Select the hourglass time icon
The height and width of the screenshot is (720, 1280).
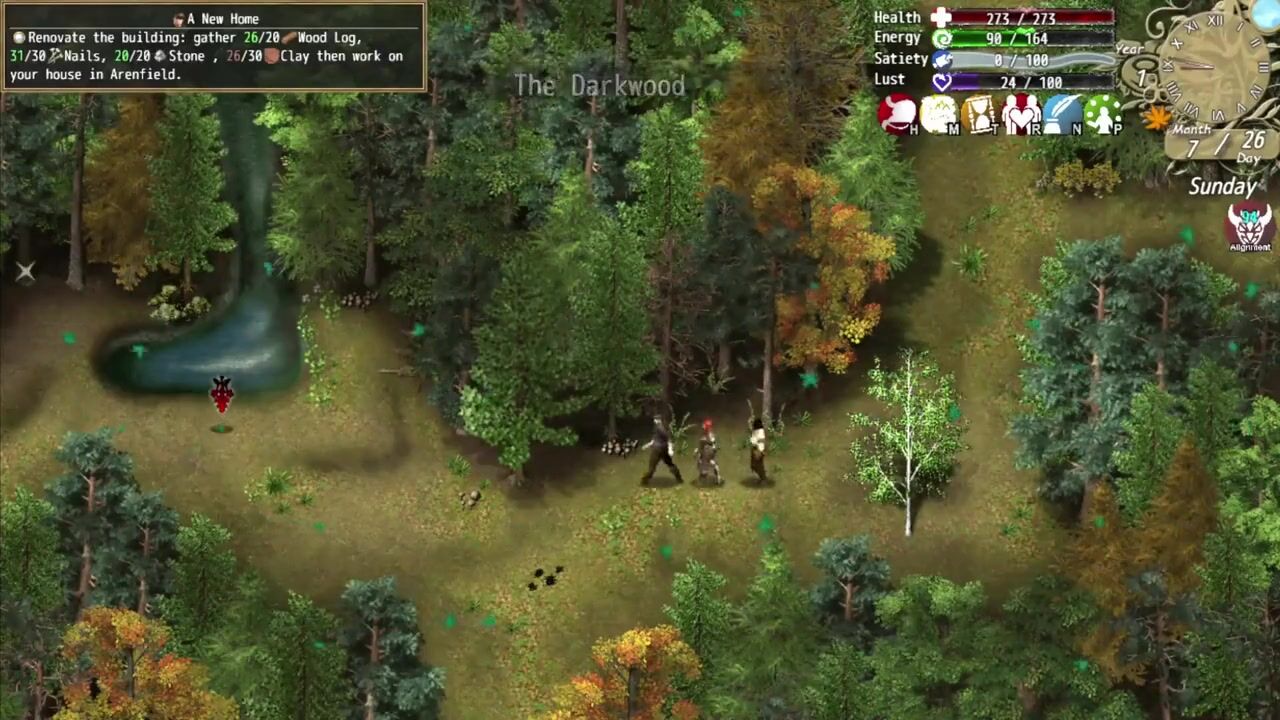[x=979, y=114]
